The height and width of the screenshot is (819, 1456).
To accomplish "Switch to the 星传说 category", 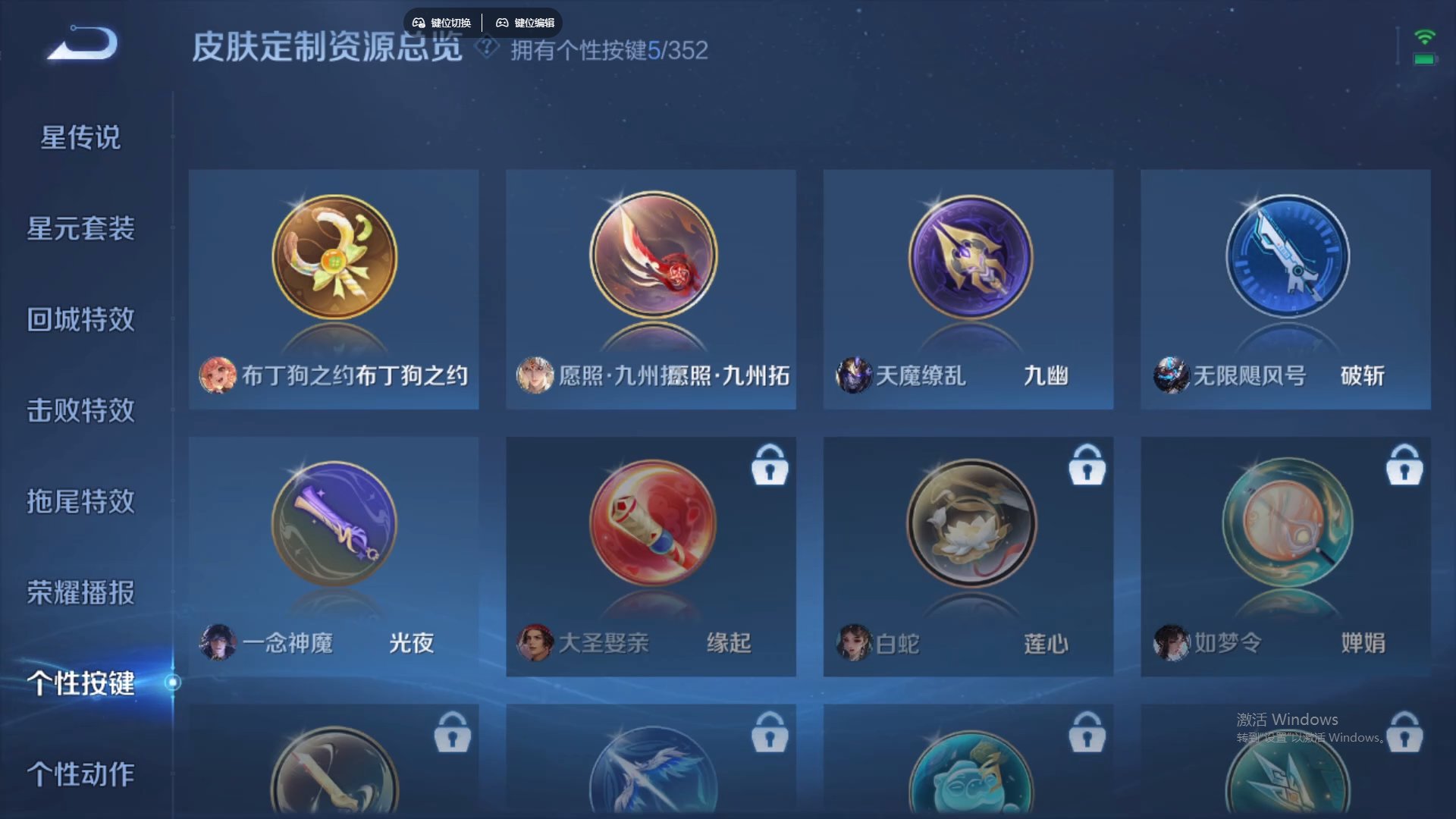I will pos(79,138).
